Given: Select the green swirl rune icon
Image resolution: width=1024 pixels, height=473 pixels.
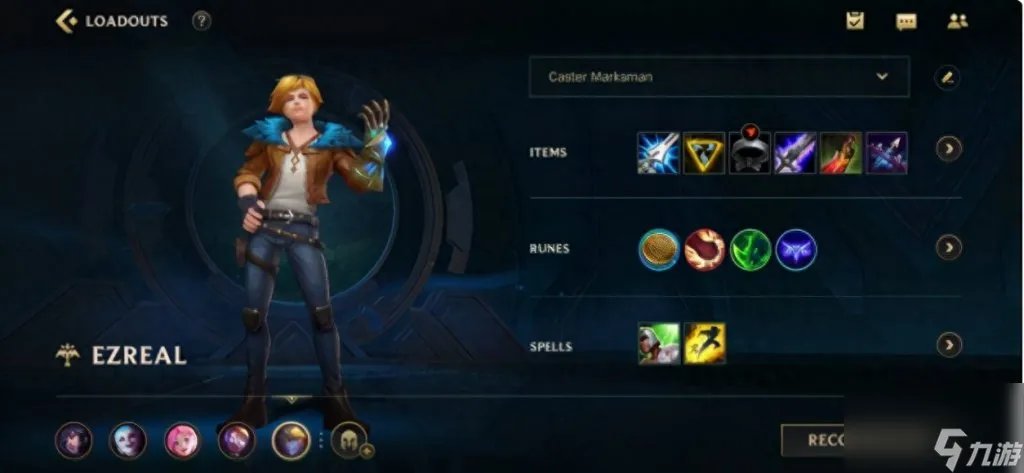Looking at the screenshot, I should coord(750,250).
